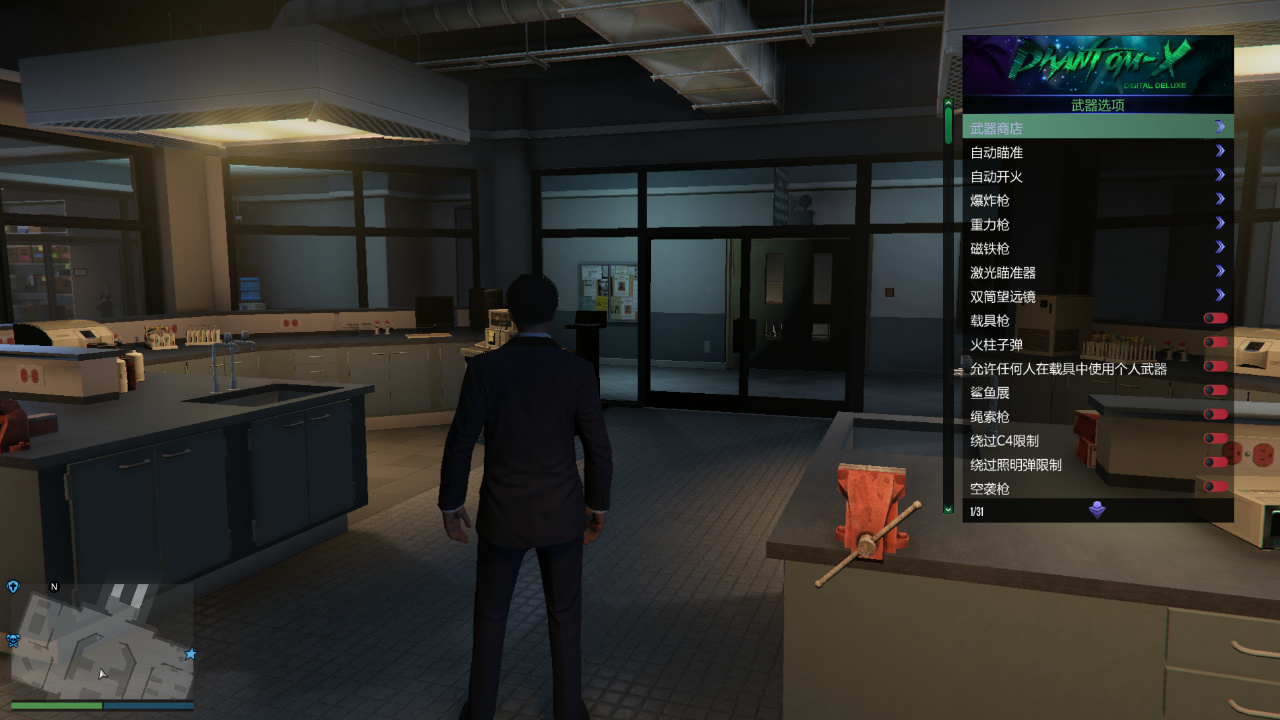Enable the 绳索枪 rope gun toggle

click(1215, 415)
